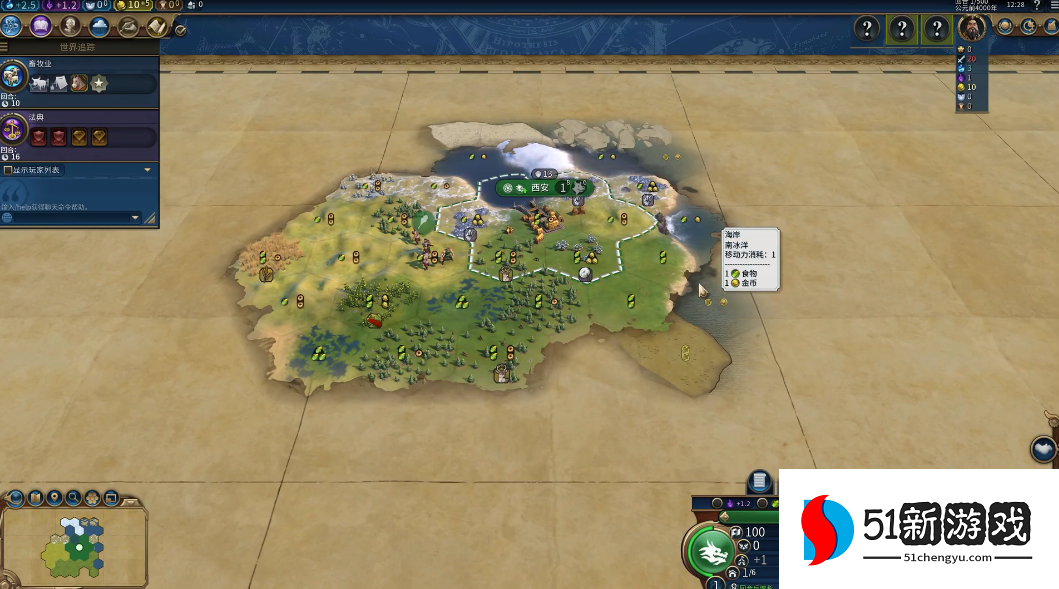Open the government cloud icon

(x=99, y=26)
